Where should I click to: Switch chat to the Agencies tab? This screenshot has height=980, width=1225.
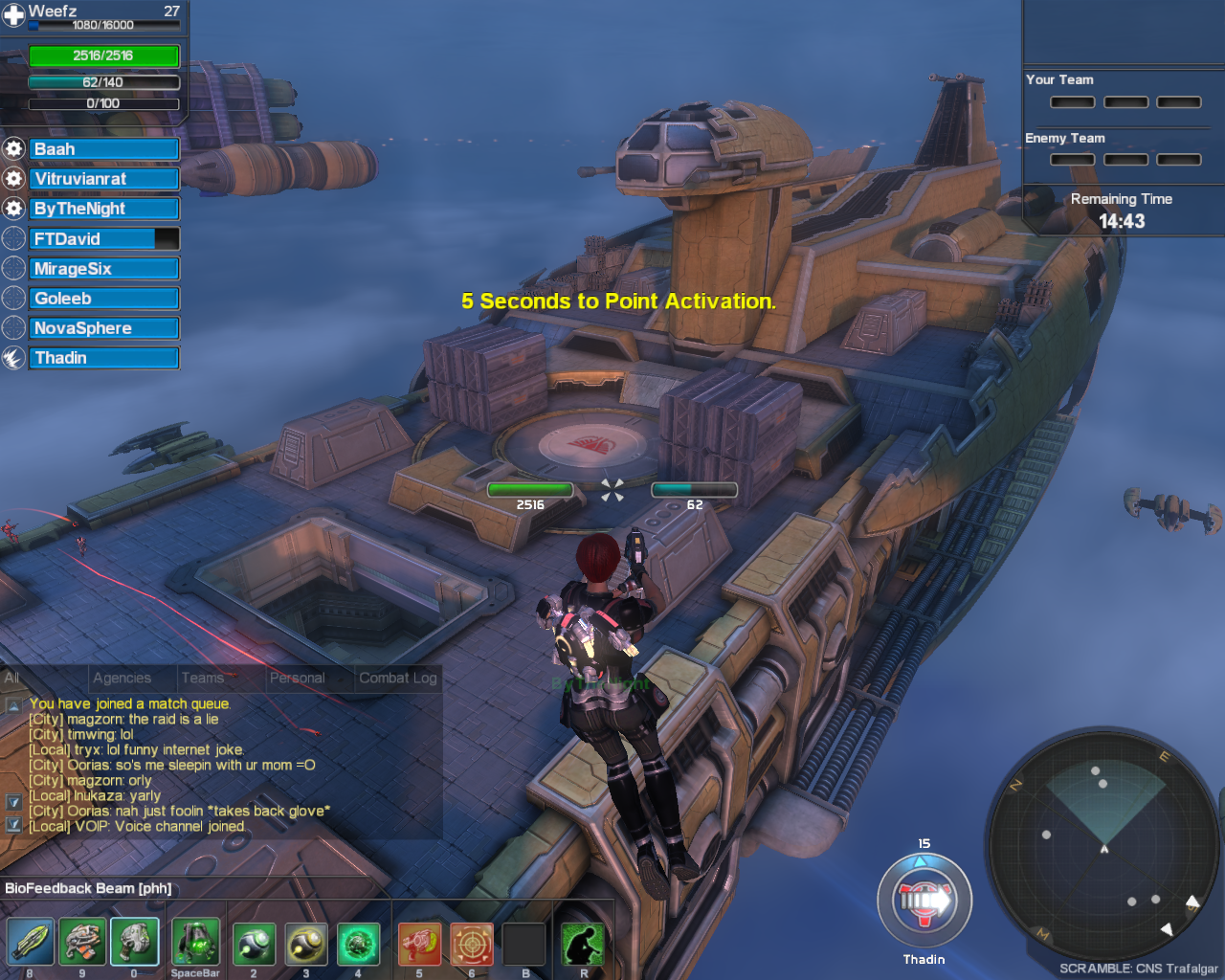click(122, 678)
